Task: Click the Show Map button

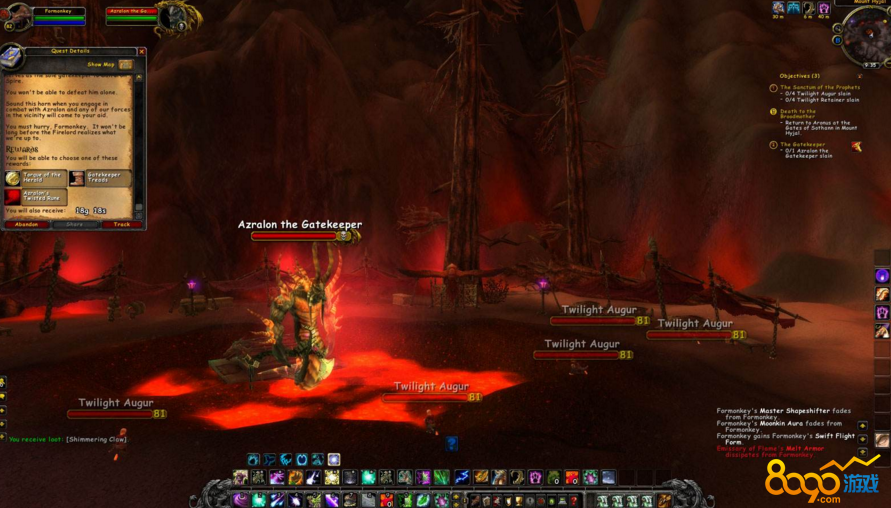Action: pyautogui.click(x=108, y=64)
